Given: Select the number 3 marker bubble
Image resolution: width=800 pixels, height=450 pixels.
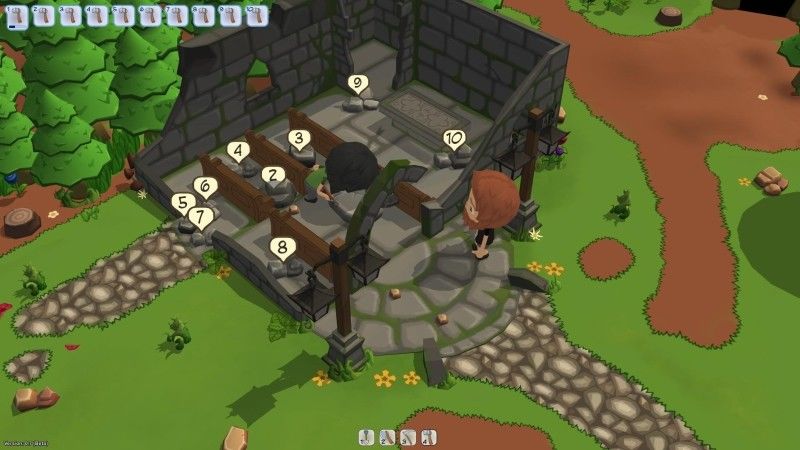Looking at the screenshot, I should [x=297, y=138].
